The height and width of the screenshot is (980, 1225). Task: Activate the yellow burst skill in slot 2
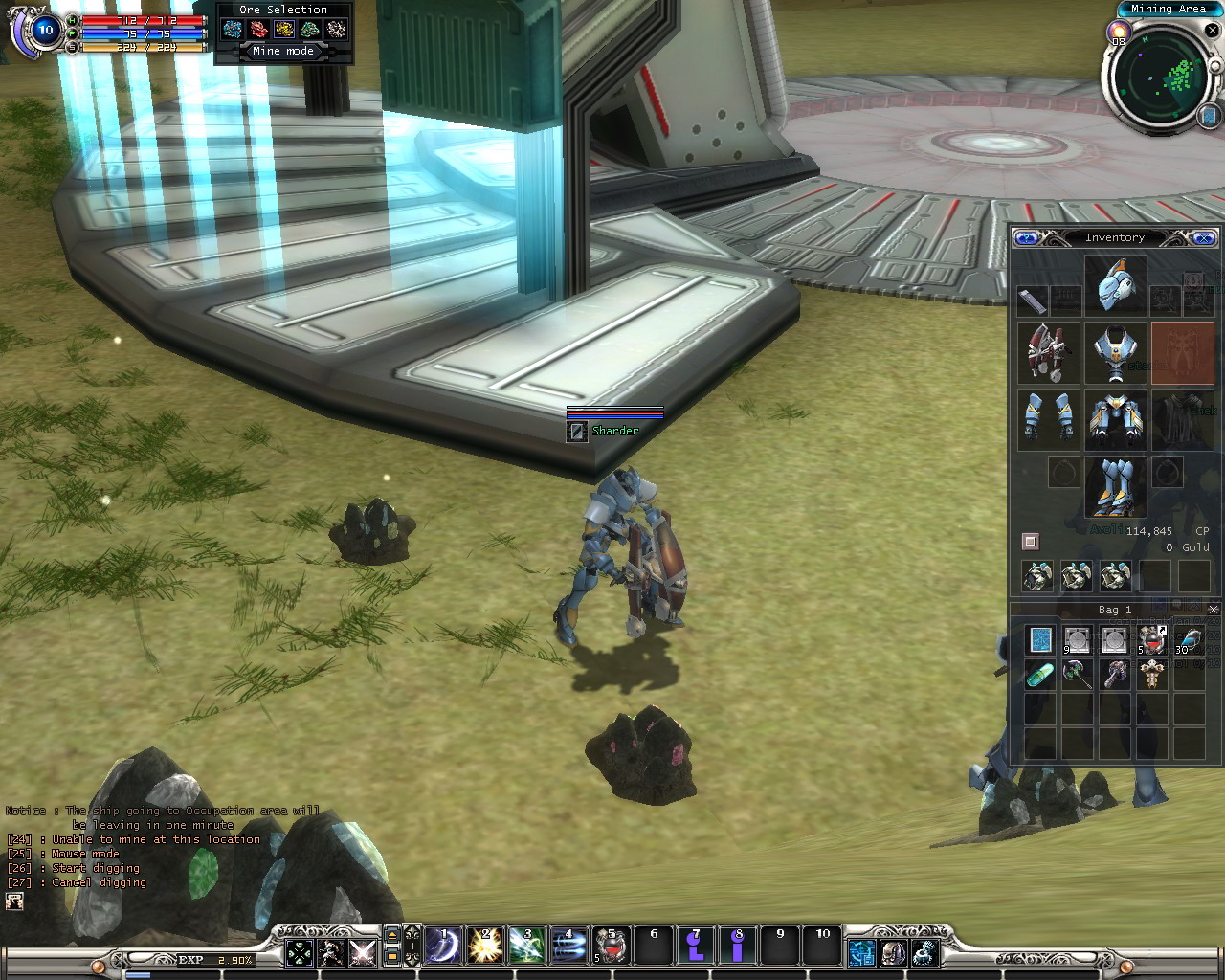click(x=484, y=947)
